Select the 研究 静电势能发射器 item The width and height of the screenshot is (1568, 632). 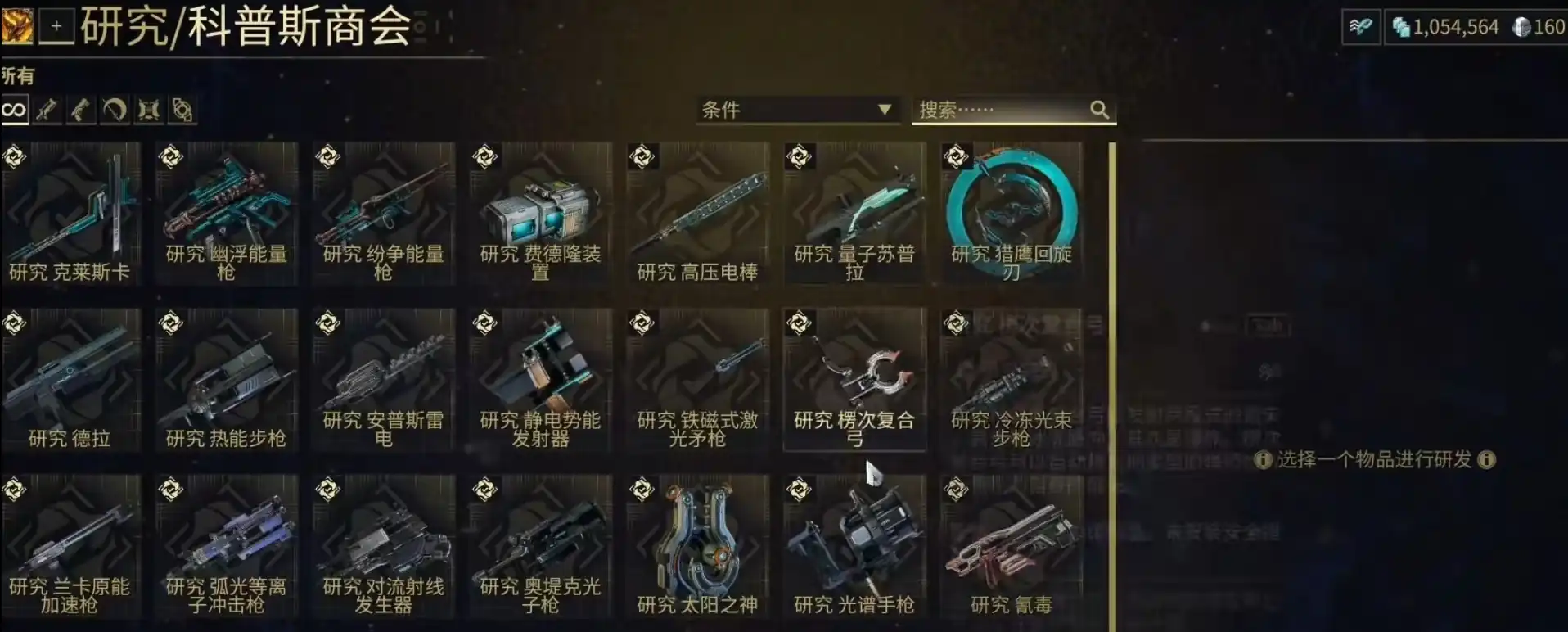tap(541, 381)
